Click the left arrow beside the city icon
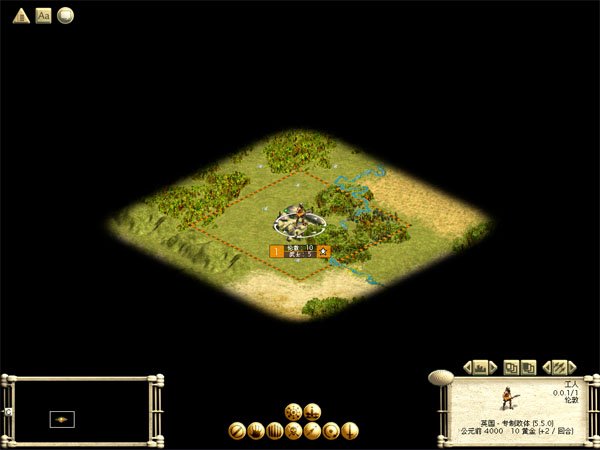Viewport: 600px width, 450px height. coord(467,367)
